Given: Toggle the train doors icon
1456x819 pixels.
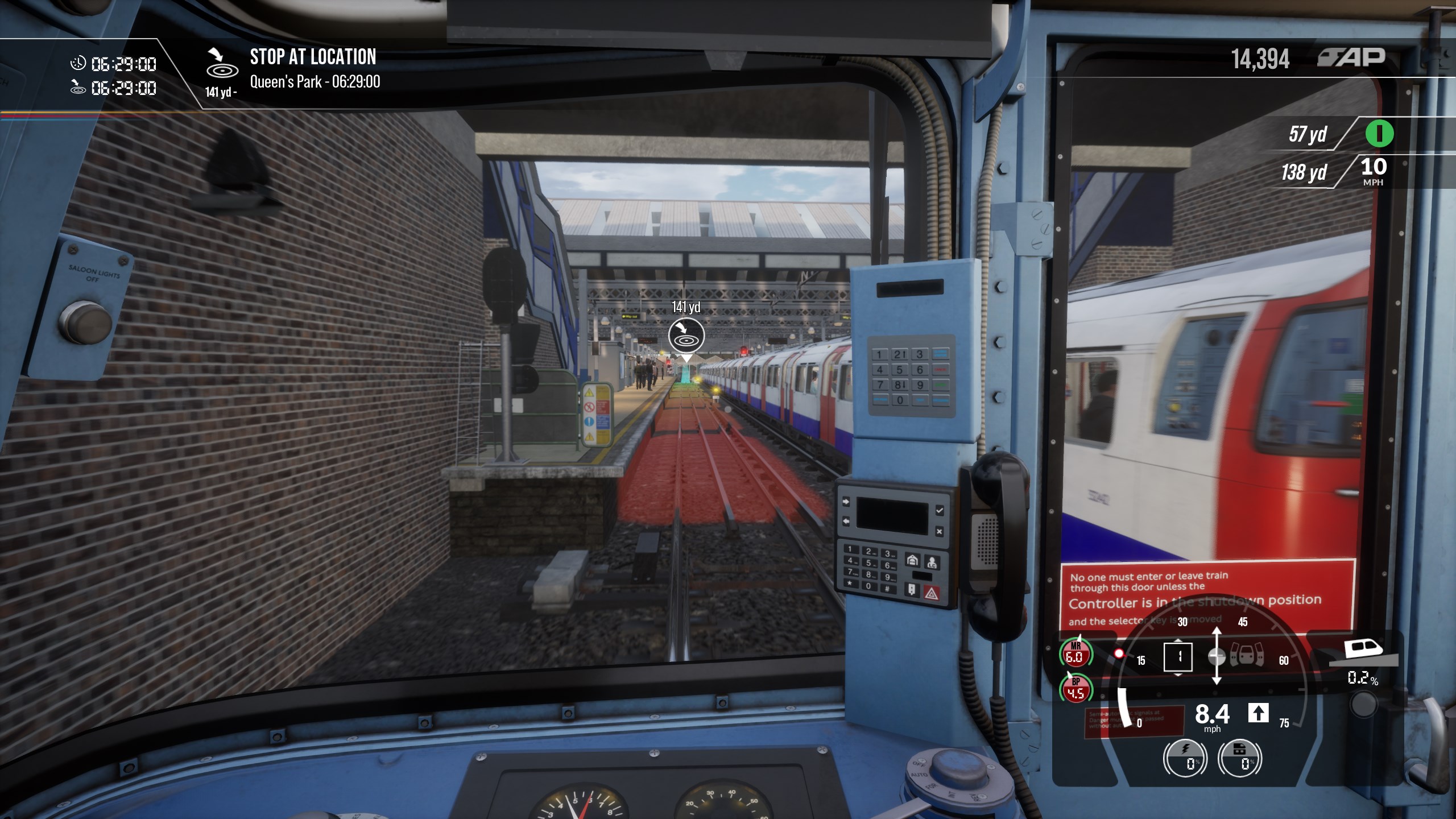Looking at the screenshot, I should (1247, 656).
